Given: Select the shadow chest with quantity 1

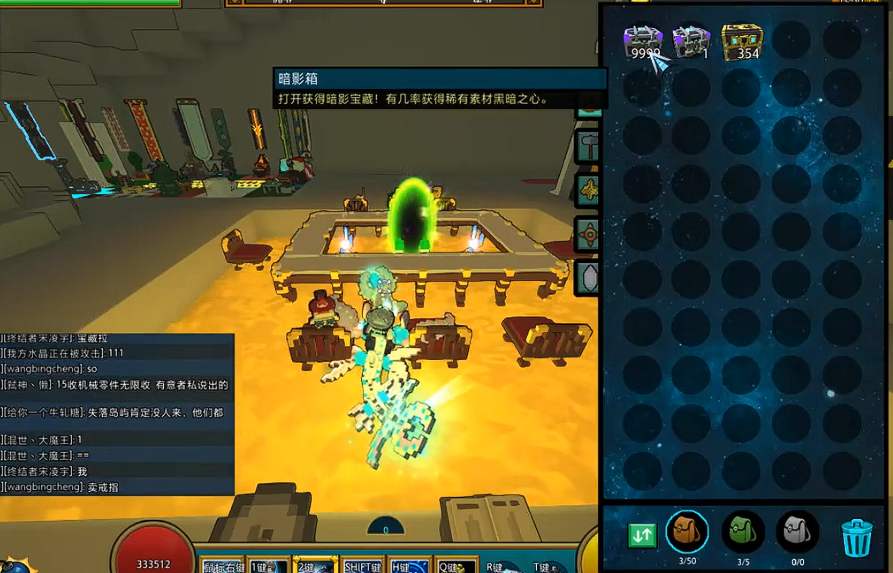Looking at the screenshot, I should (691, 42).
